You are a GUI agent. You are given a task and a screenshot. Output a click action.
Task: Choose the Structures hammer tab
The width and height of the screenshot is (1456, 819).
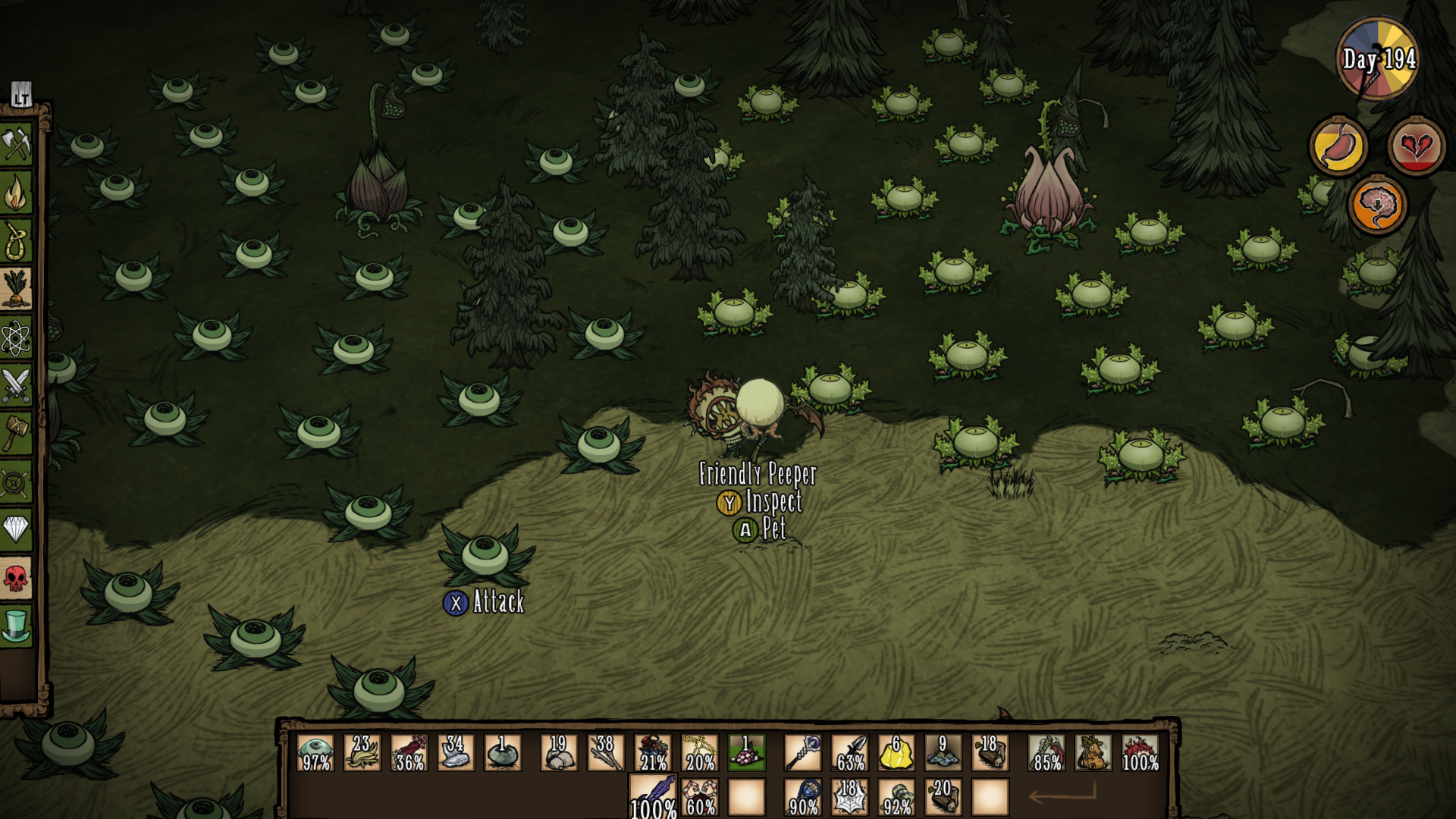16,435
